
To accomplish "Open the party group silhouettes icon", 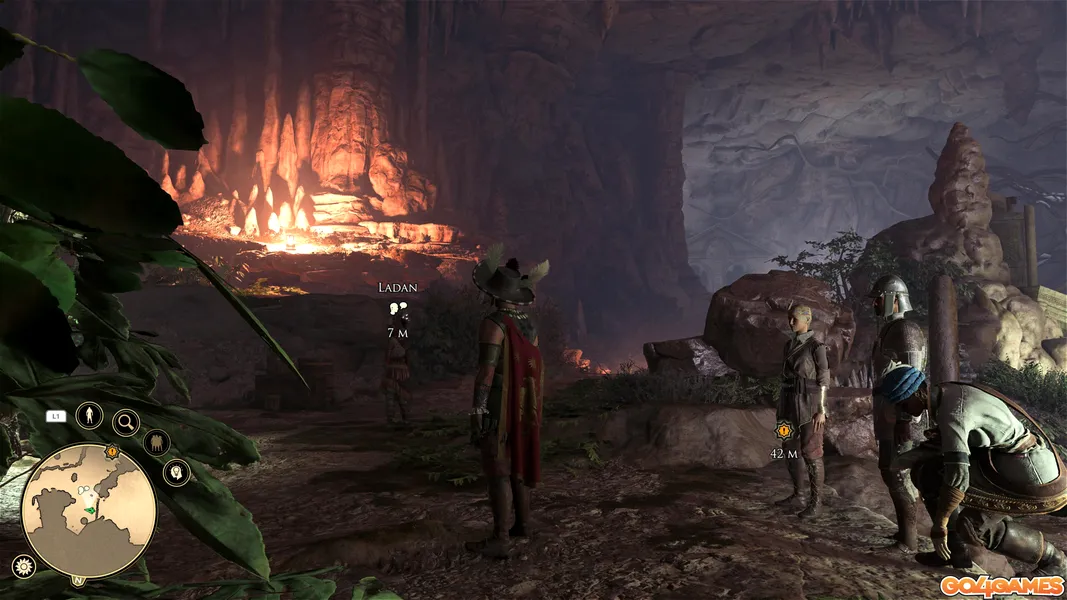I will pos(156,442).
